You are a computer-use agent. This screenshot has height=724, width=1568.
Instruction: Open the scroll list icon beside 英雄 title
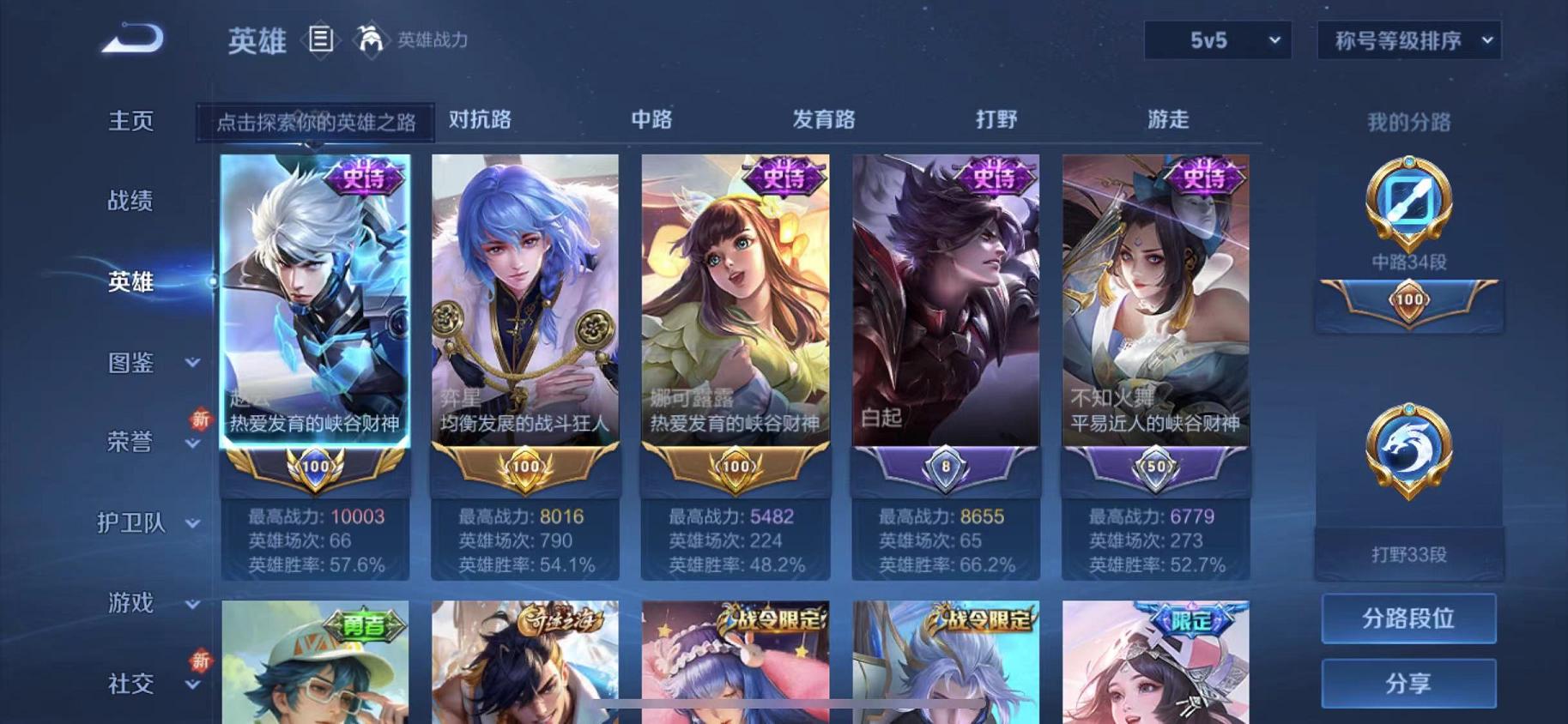coord(321,39)
